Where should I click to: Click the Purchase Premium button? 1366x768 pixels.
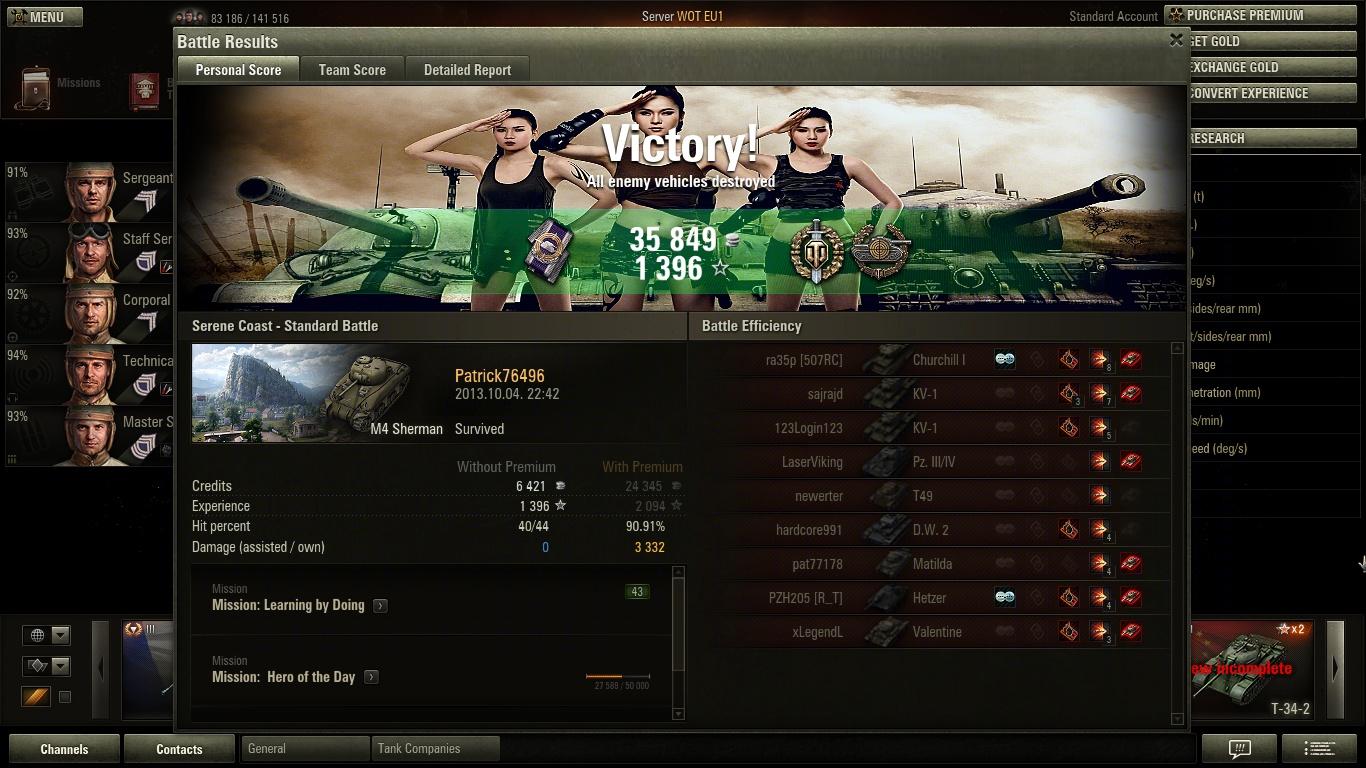[1262, 15]
